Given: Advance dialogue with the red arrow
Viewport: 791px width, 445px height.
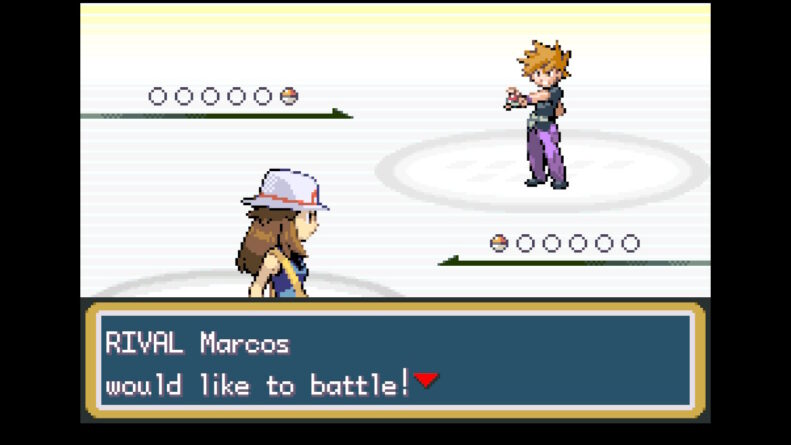Looking at the screenshot, I should (426, 380).
